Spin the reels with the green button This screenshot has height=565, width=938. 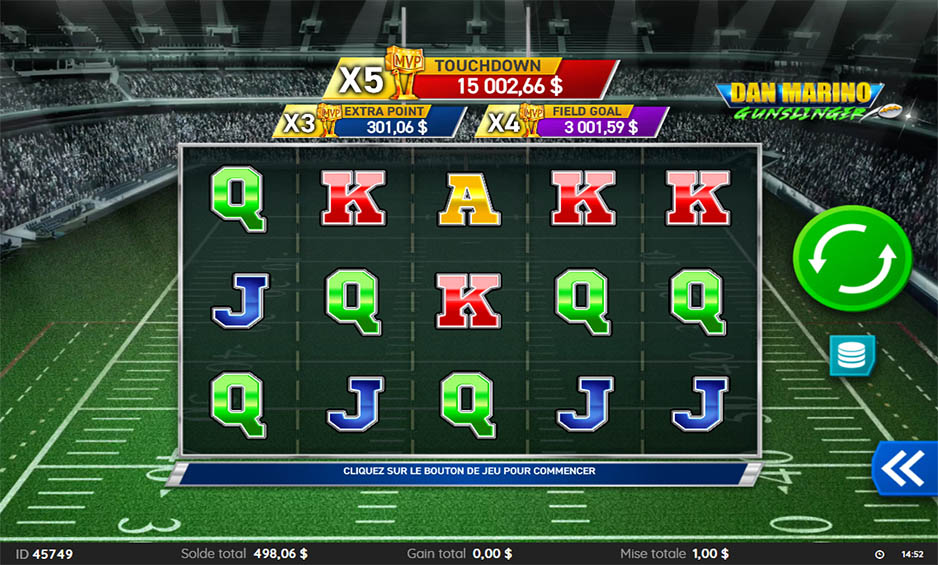(x=852, y=262)
